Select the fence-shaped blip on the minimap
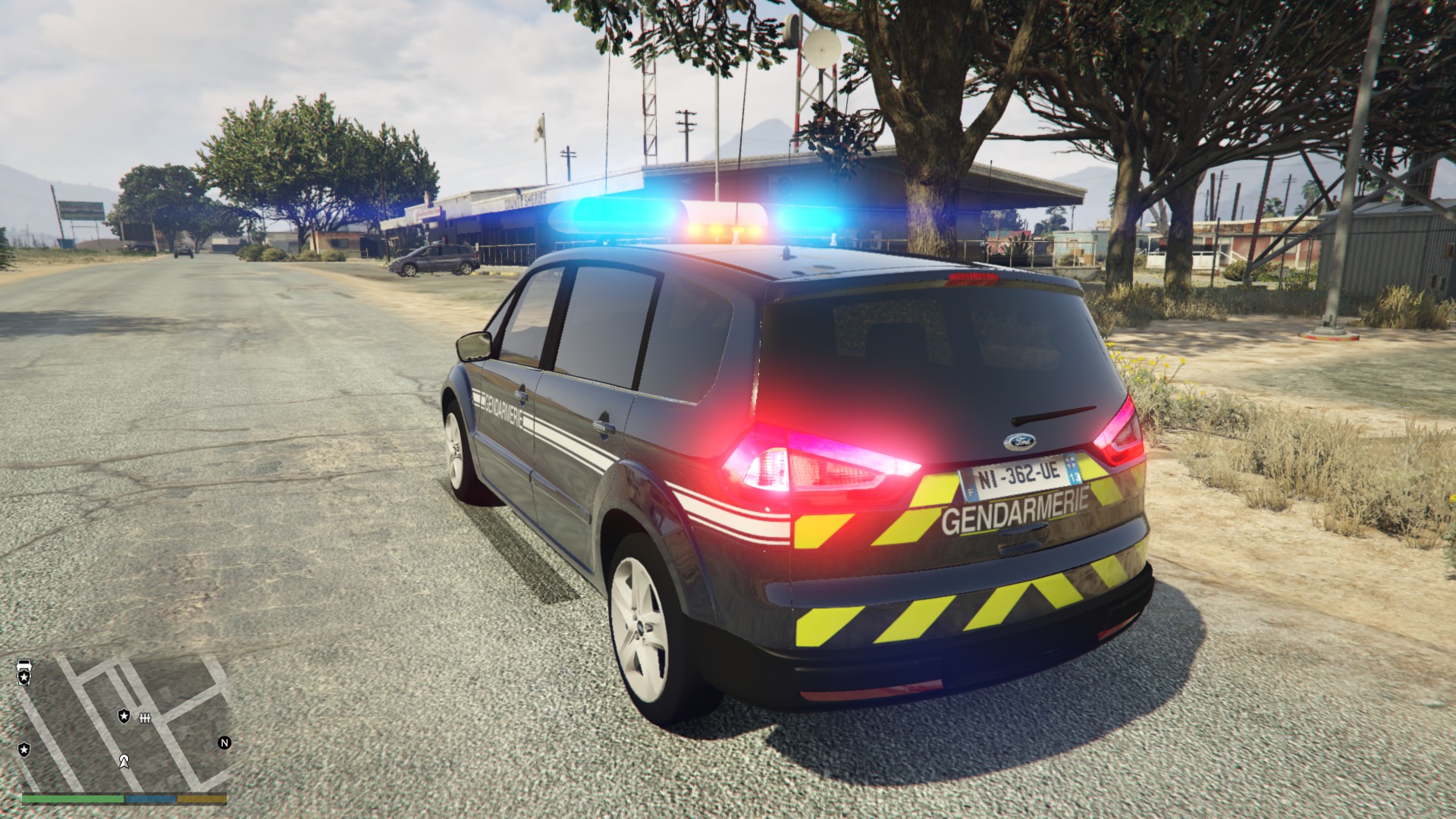This screenshot has width=1456, height=819. pos(145,717)
